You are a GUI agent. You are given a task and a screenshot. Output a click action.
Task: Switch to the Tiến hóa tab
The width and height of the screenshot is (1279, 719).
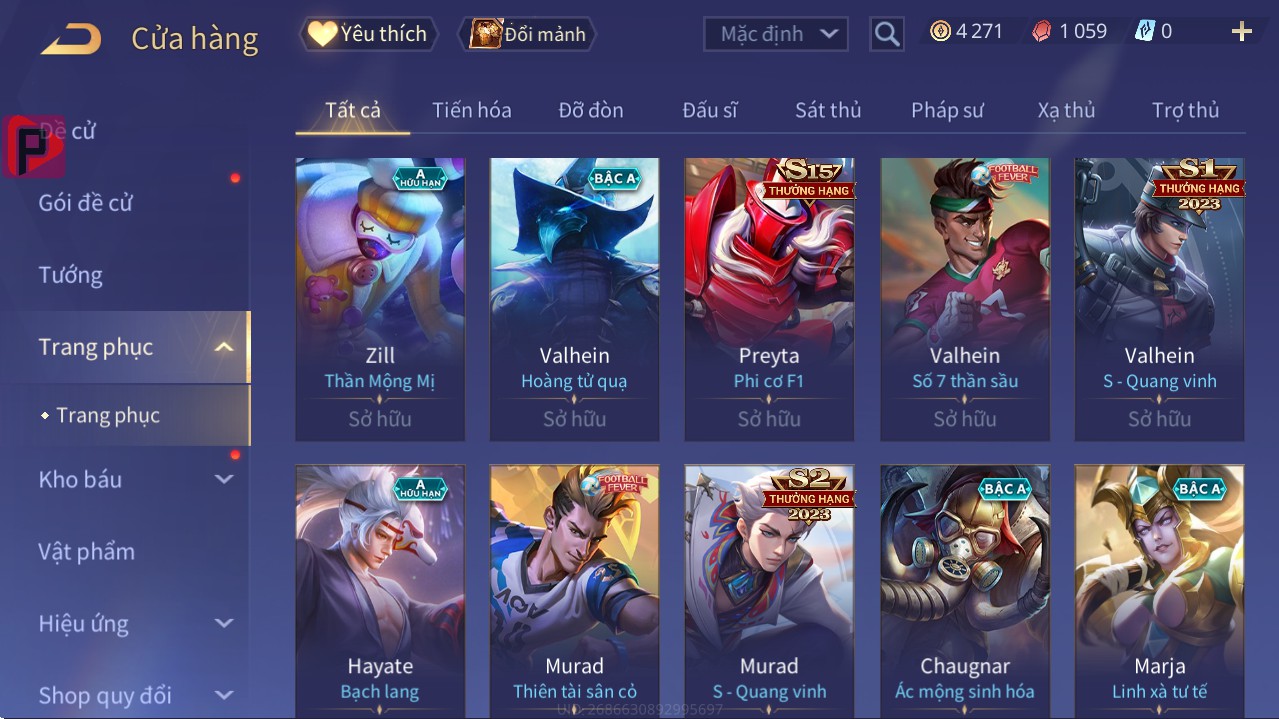point(471,110)
